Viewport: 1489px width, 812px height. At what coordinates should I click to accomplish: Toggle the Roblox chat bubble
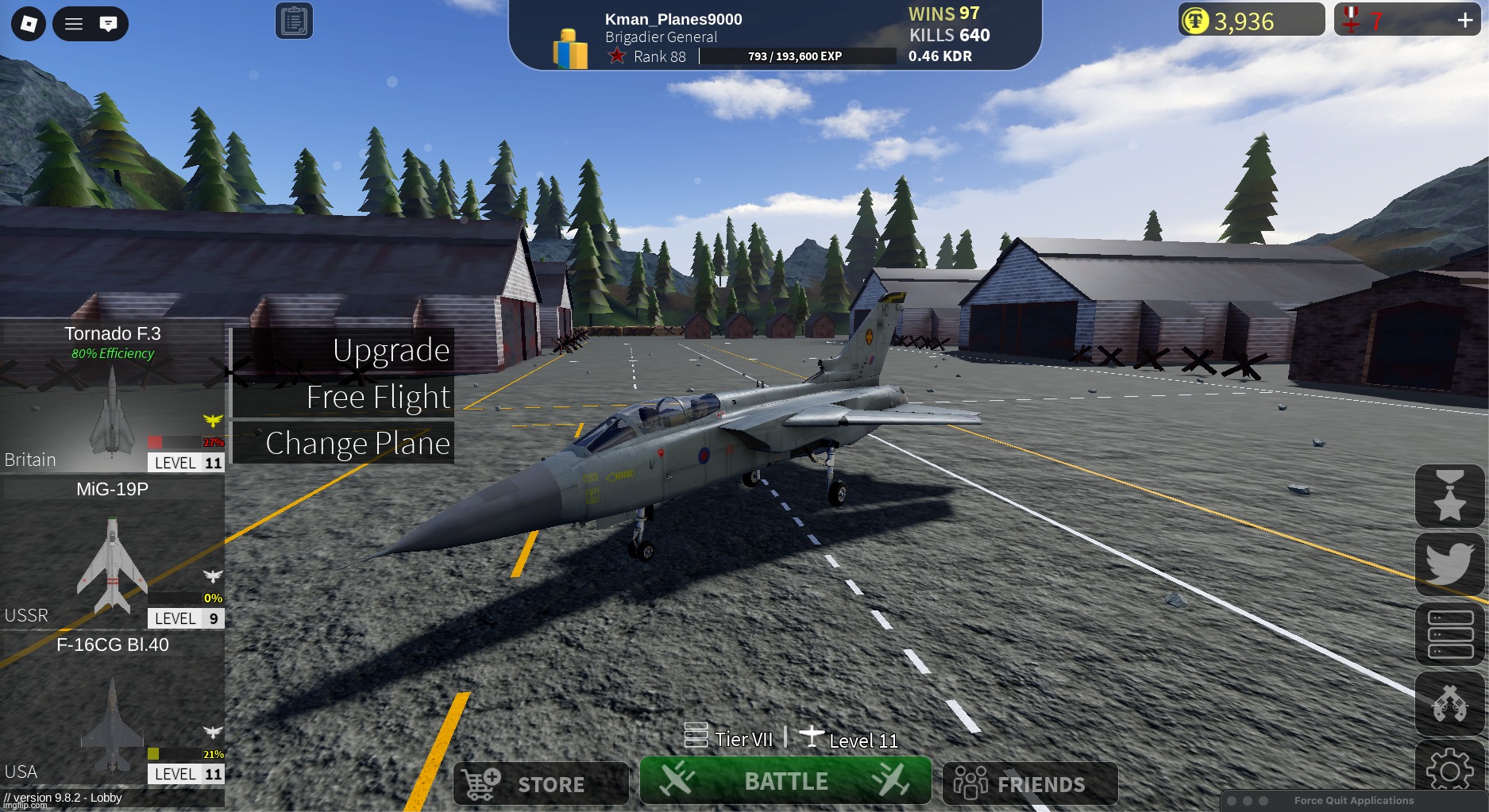(109, 24)
